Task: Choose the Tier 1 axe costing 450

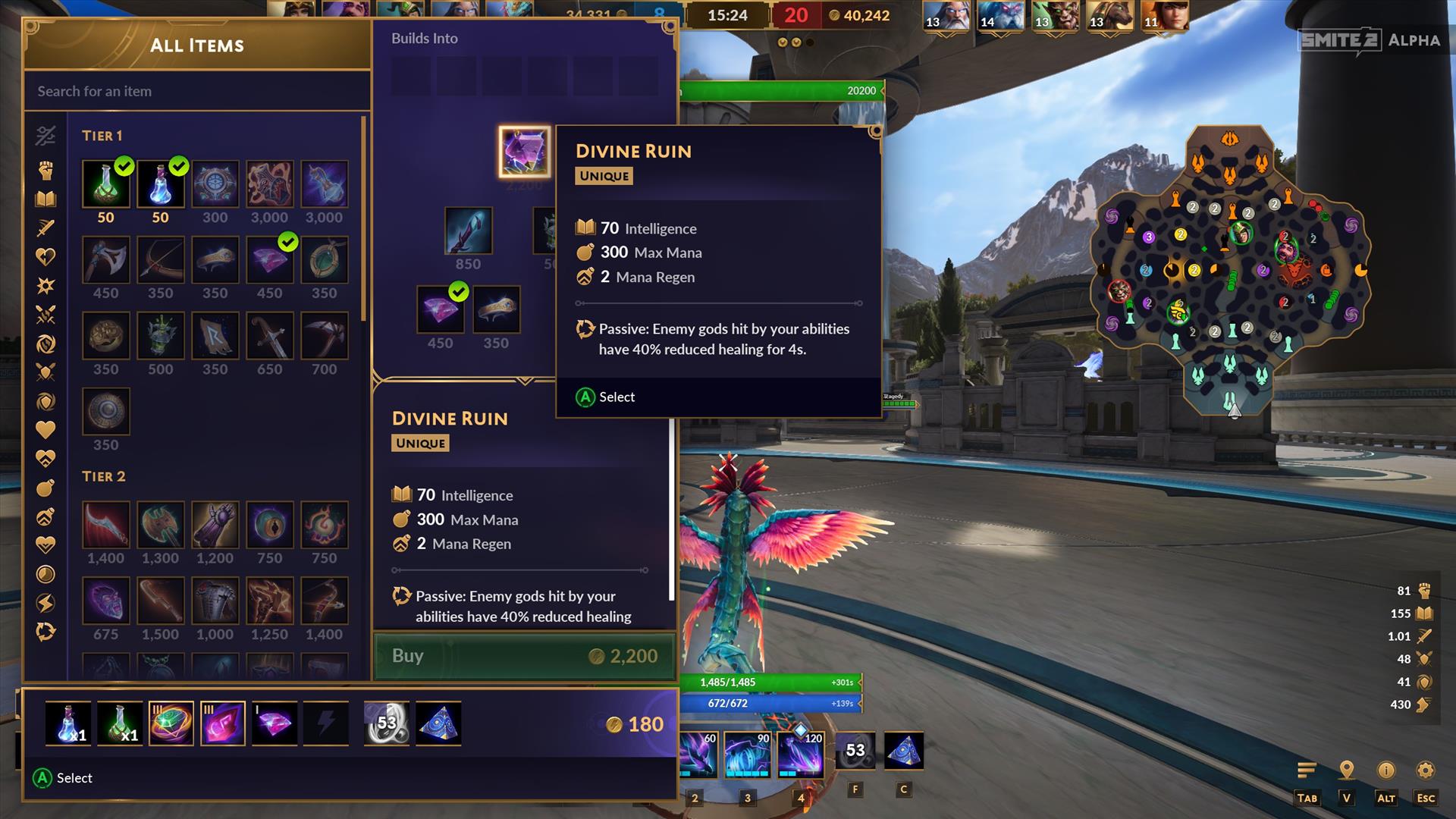Action: (105, 260)
